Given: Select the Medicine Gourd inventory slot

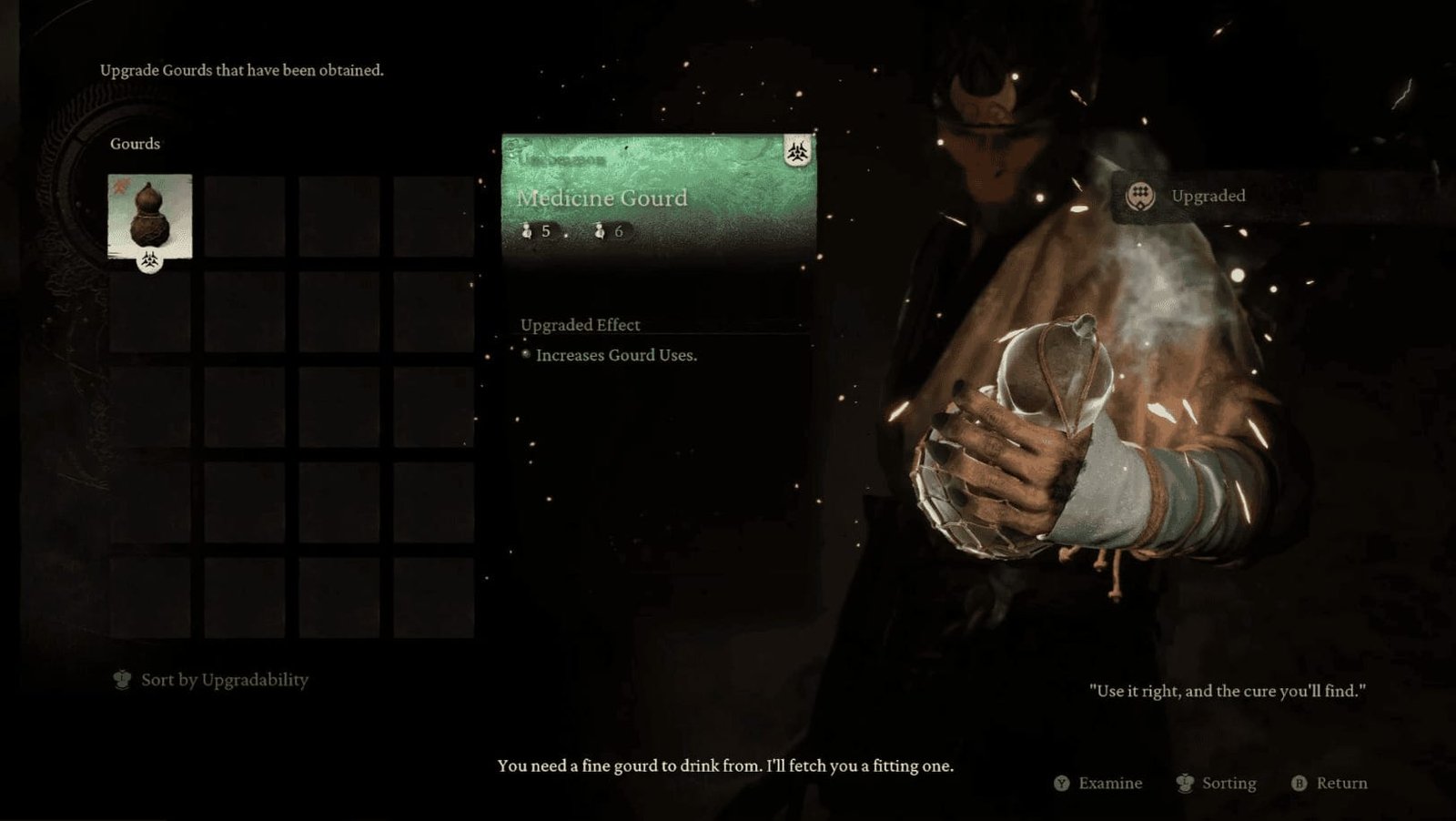Looking at the screenshot, I should click(150, 217).
